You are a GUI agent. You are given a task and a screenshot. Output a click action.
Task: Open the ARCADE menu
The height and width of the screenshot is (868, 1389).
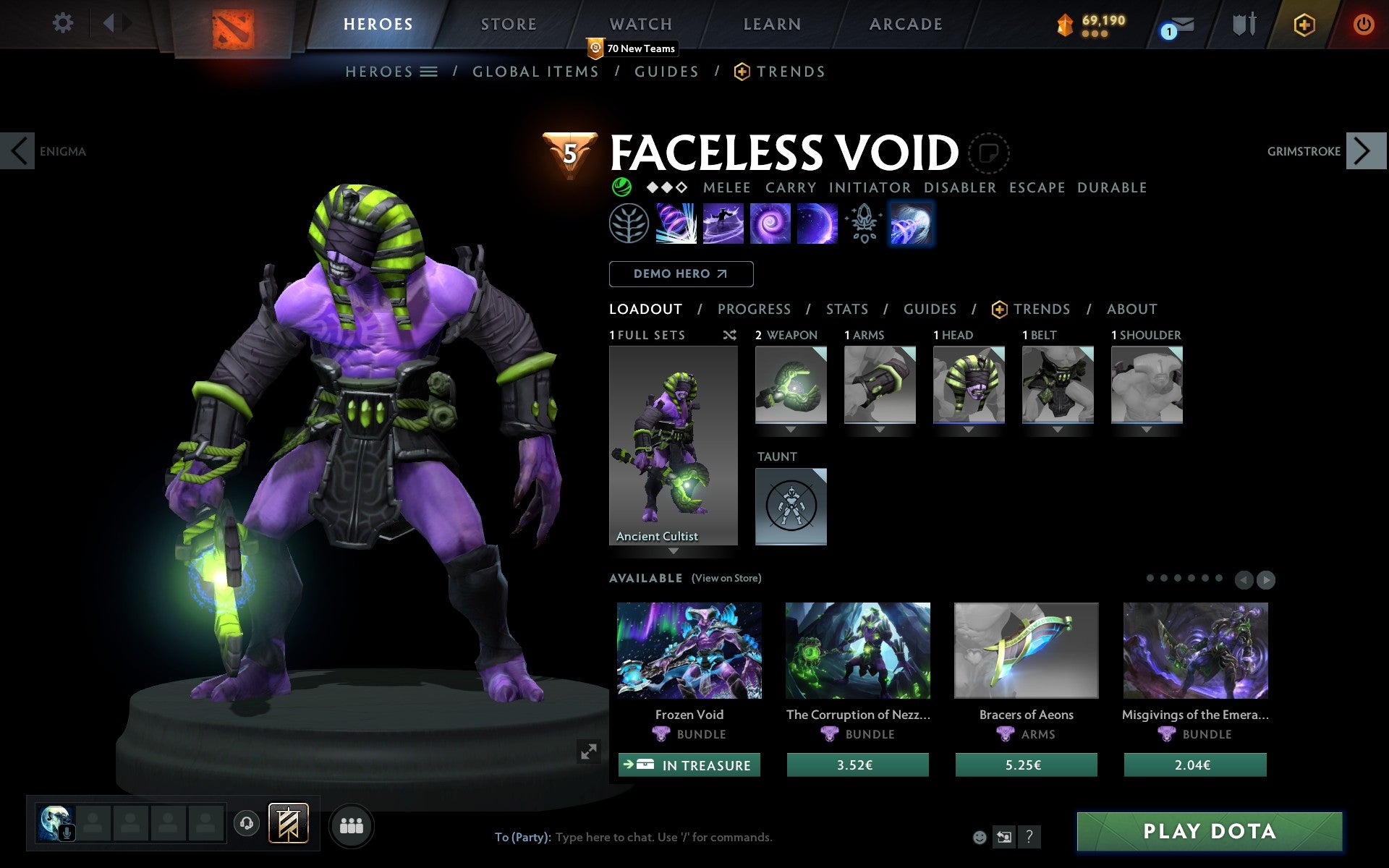pyautogui.click(x=905, y=24)
